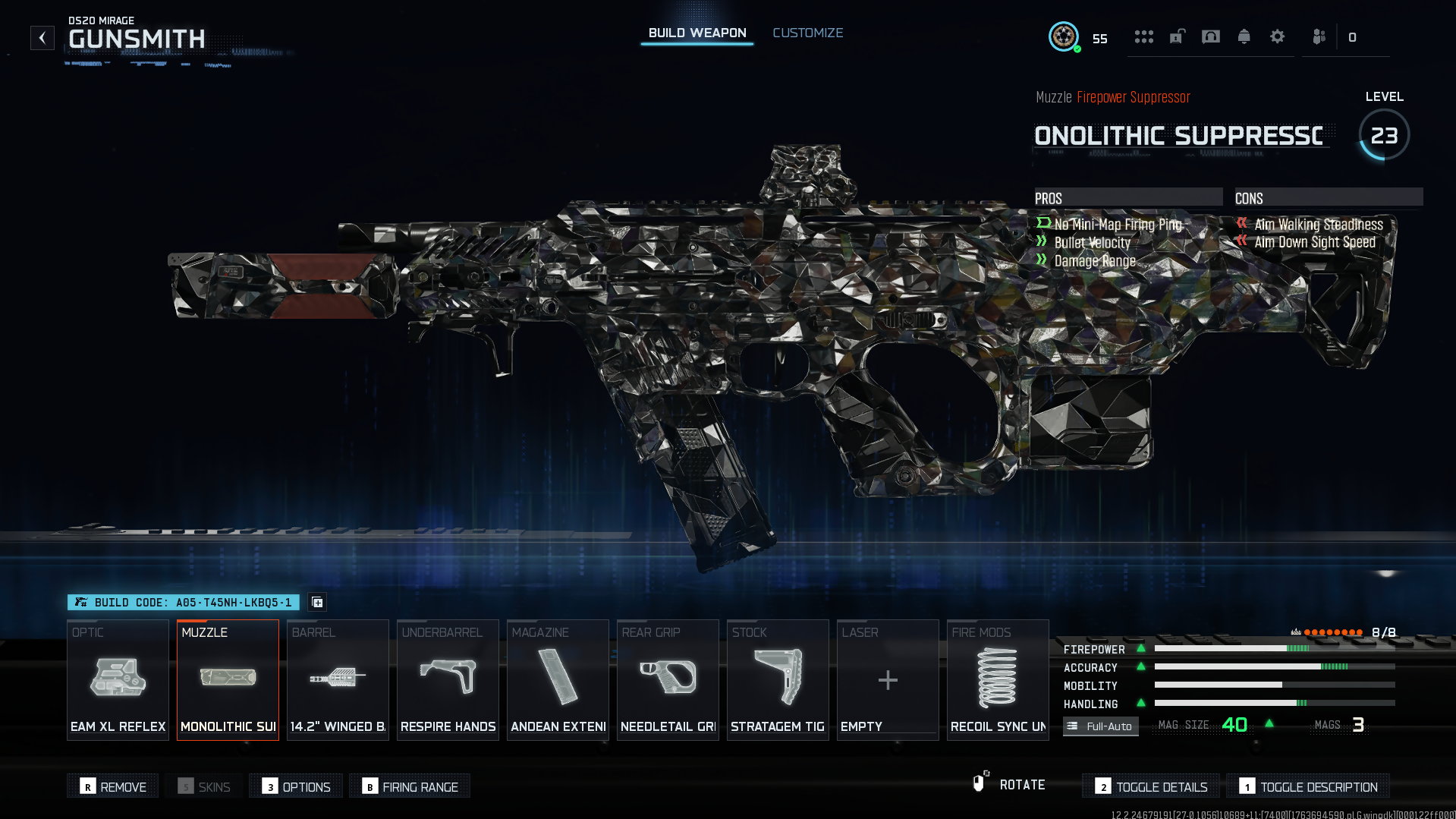Toggle weapon details display
Screen dimensions: 1456x819
pyautogui.click(x=1151, y=786)
